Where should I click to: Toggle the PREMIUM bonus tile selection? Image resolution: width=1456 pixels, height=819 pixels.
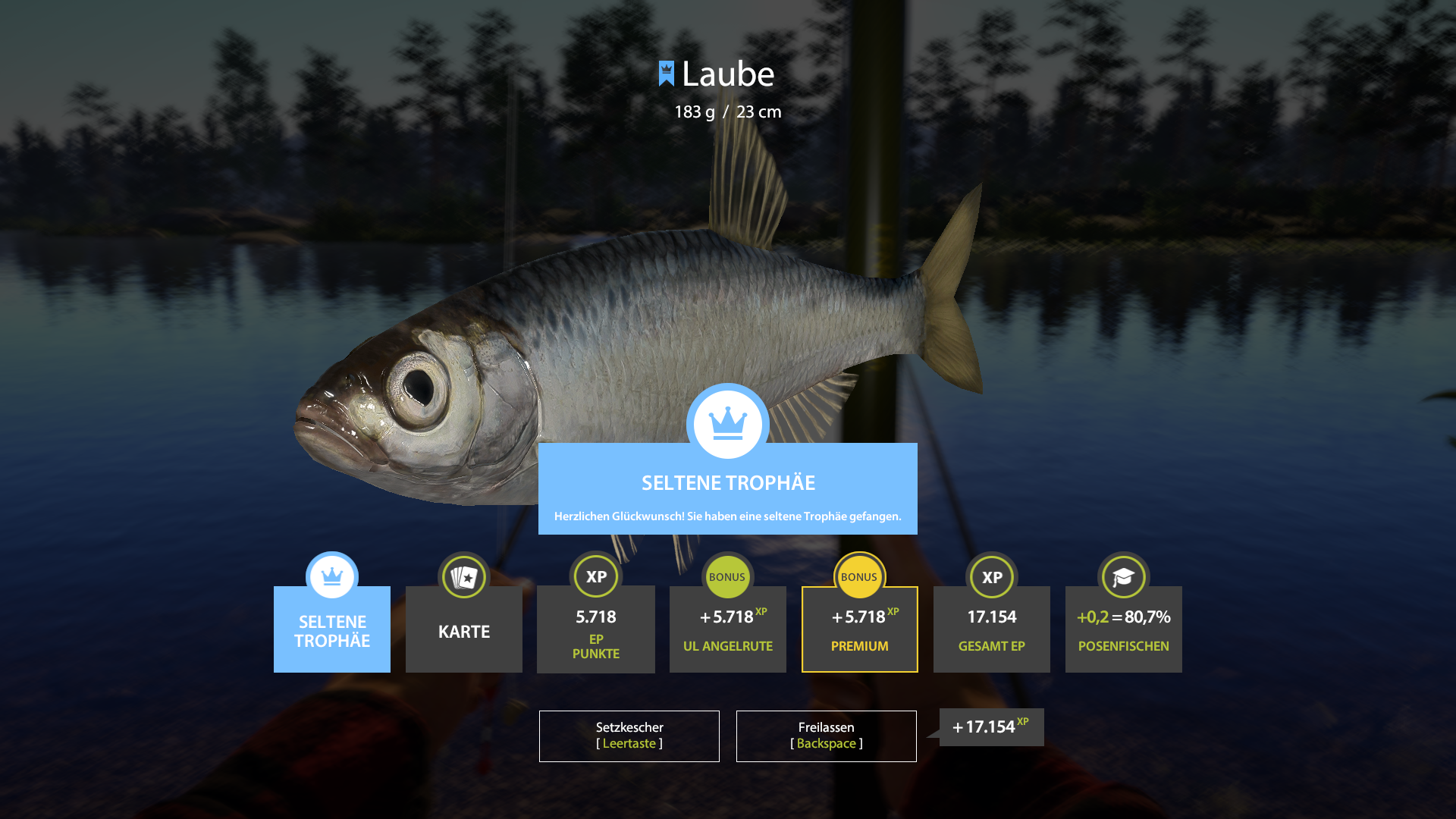859,632
